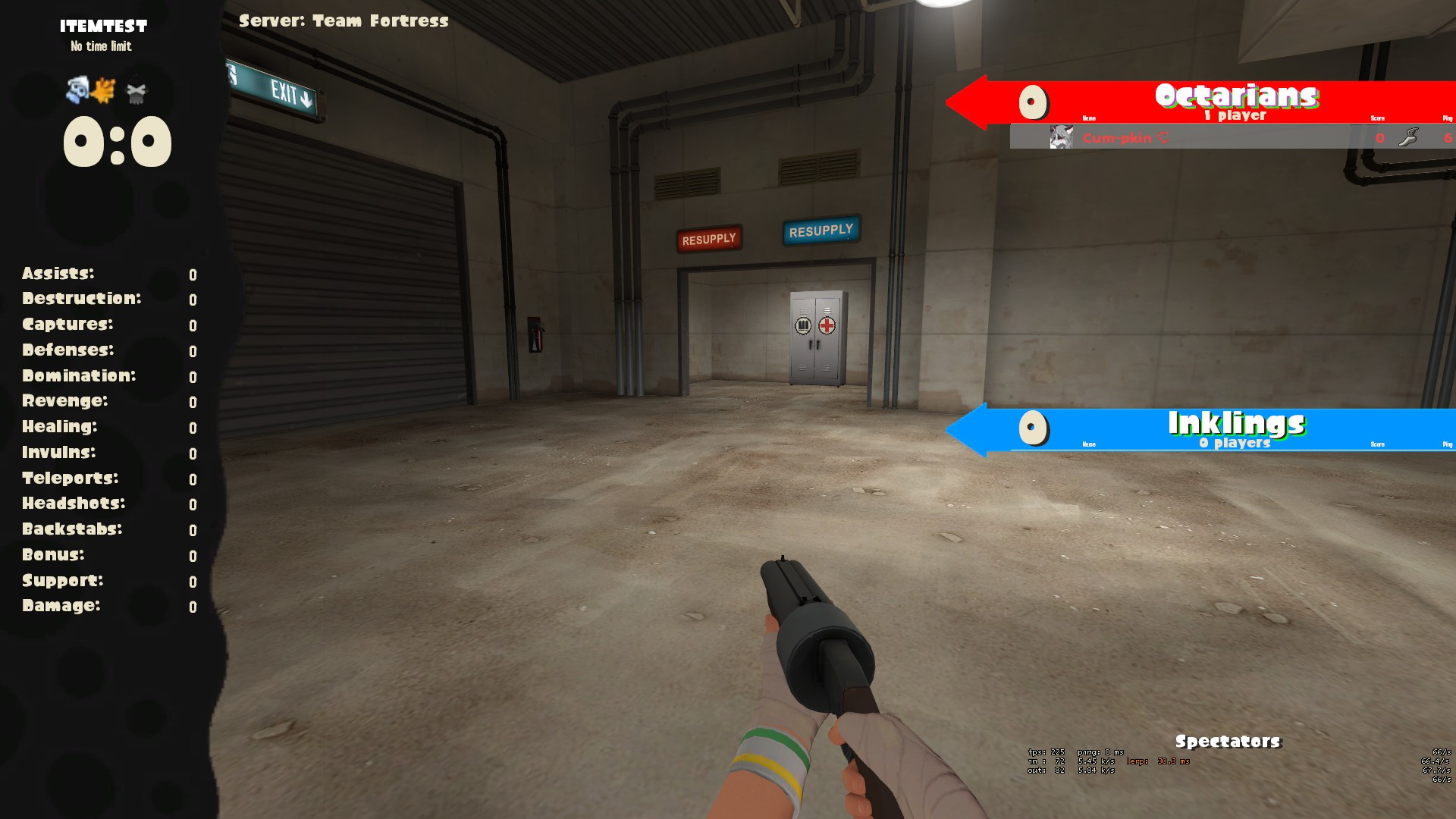Click the red RESUPPLY sign

pyautogui.click(x=708, y=238)
